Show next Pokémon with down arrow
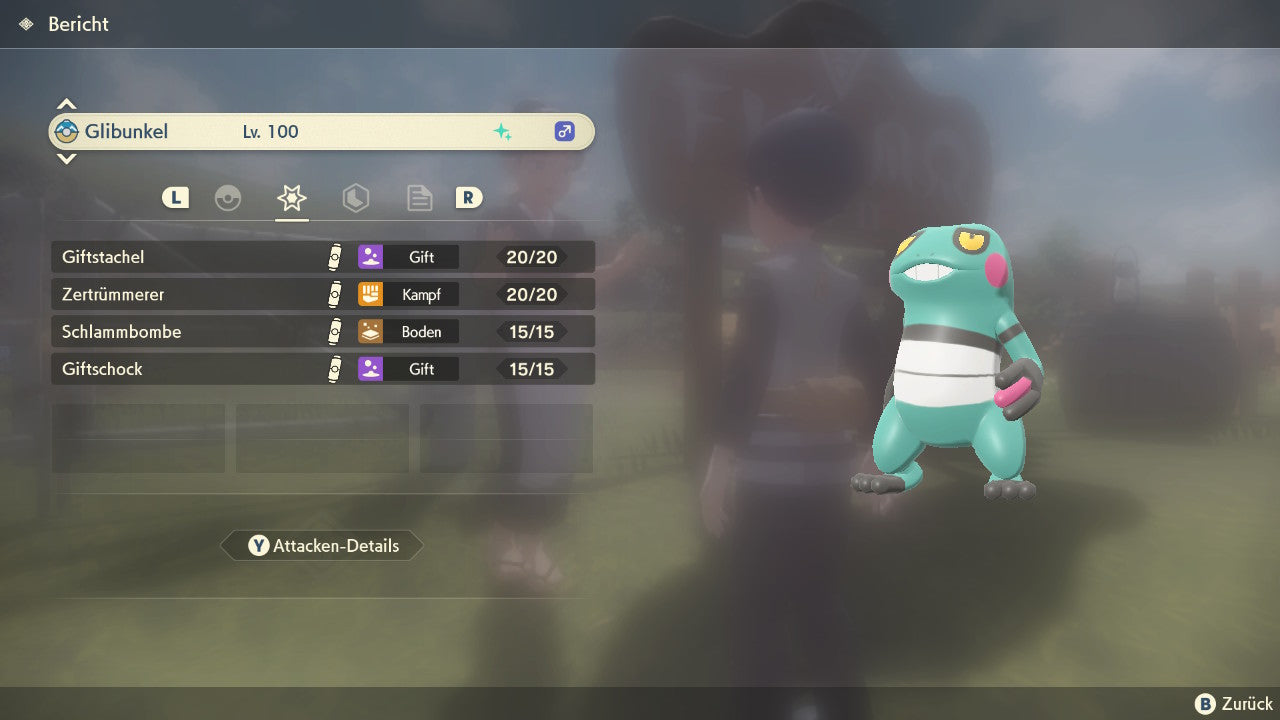 coord(66,158)
